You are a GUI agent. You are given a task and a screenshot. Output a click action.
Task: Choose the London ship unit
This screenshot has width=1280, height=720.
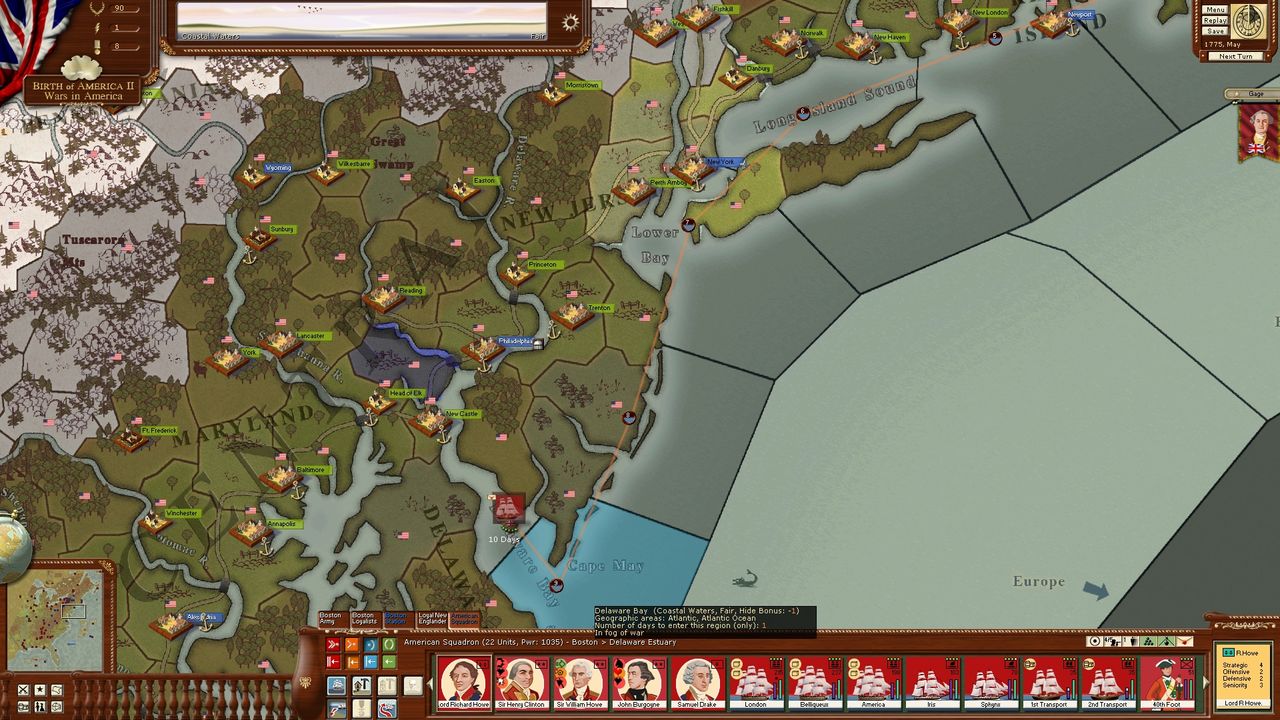click(756, 681)
